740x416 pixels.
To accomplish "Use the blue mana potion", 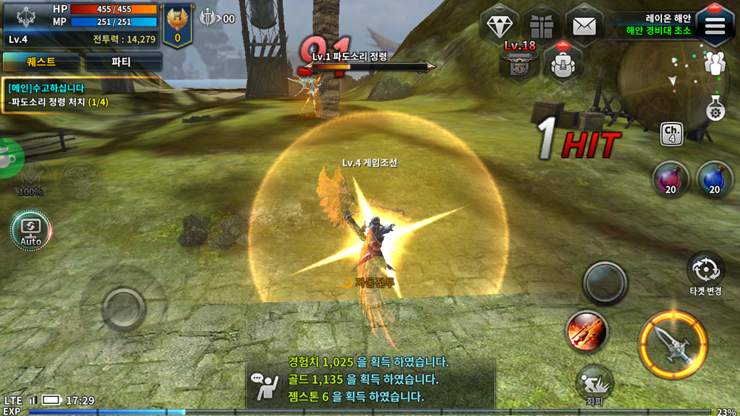I will pyautogui.click(x=714, y=180).
